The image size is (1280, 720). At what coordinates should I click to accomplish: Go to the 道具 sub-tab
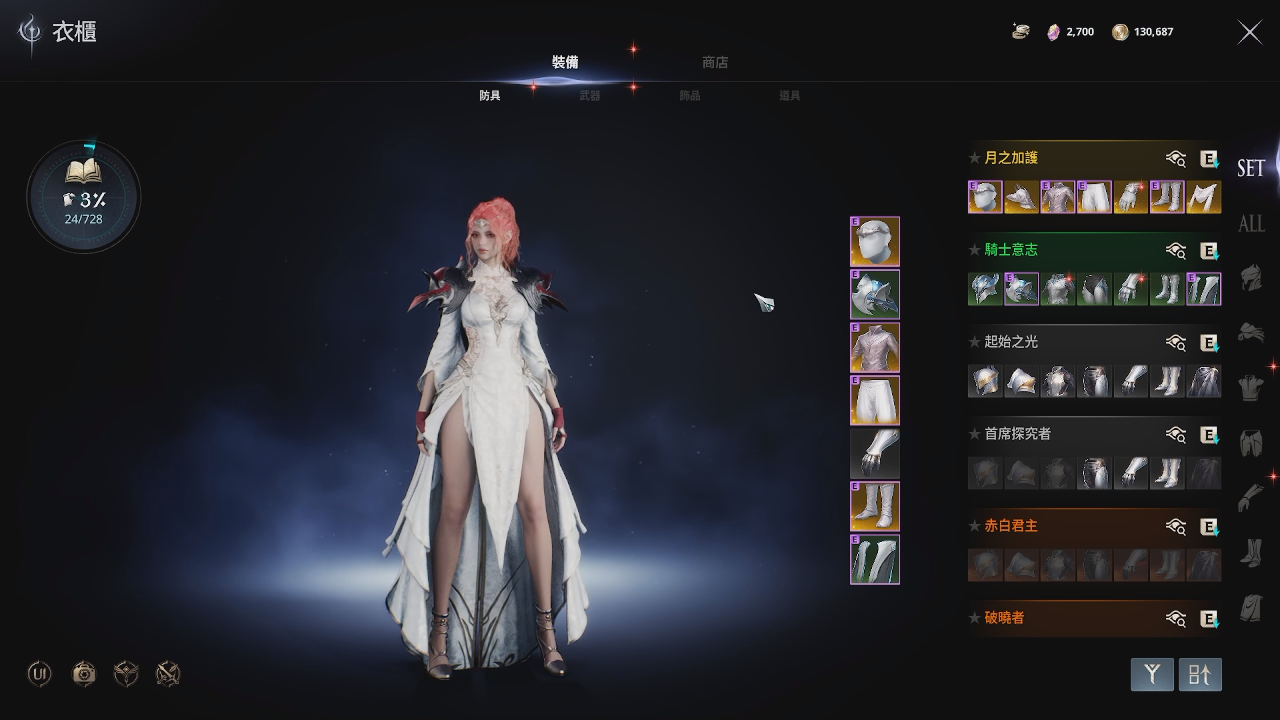(x=790, y=96)
